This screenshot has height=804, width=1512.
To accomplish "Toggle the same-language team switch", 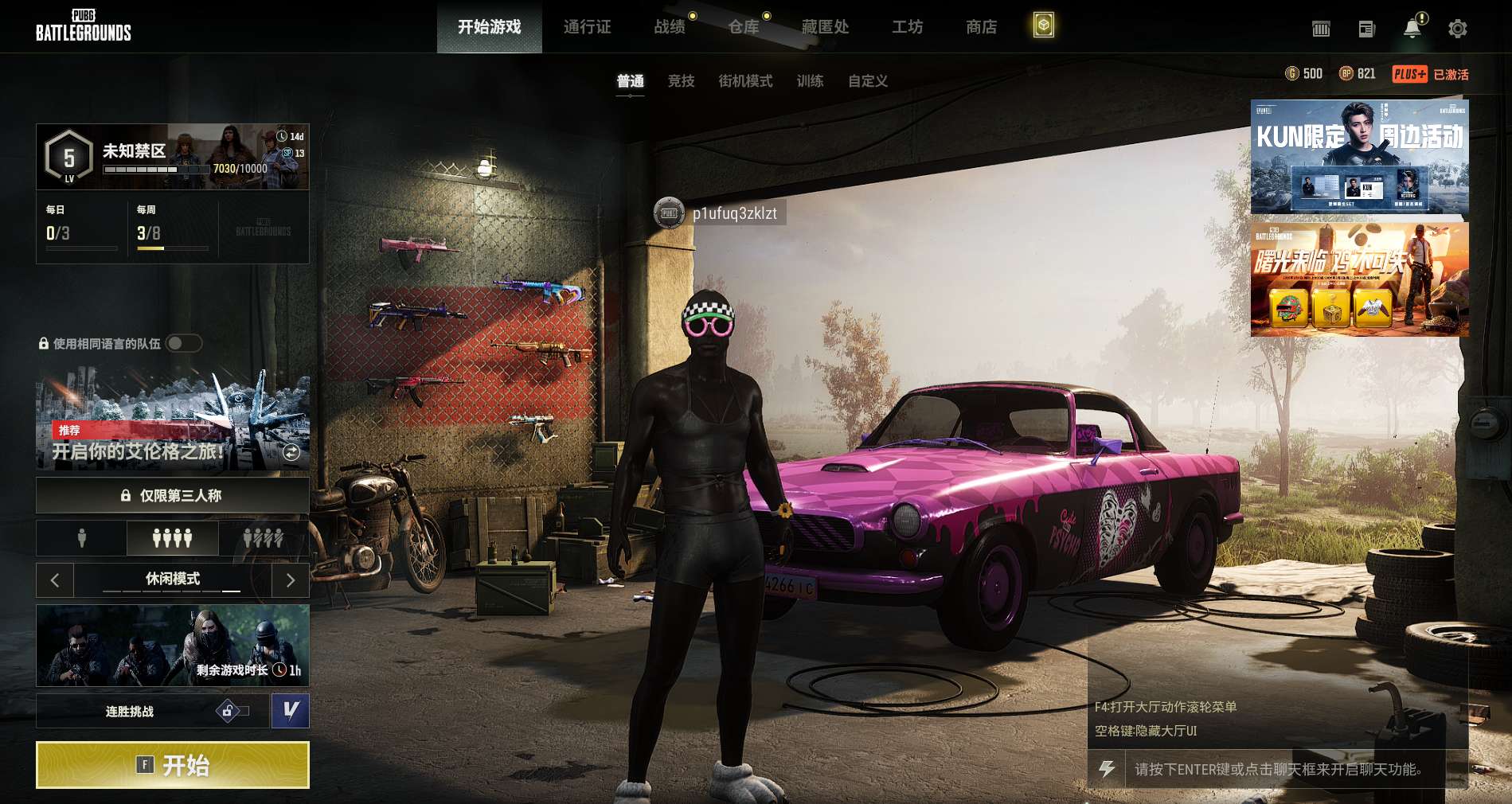I will 184,343.
